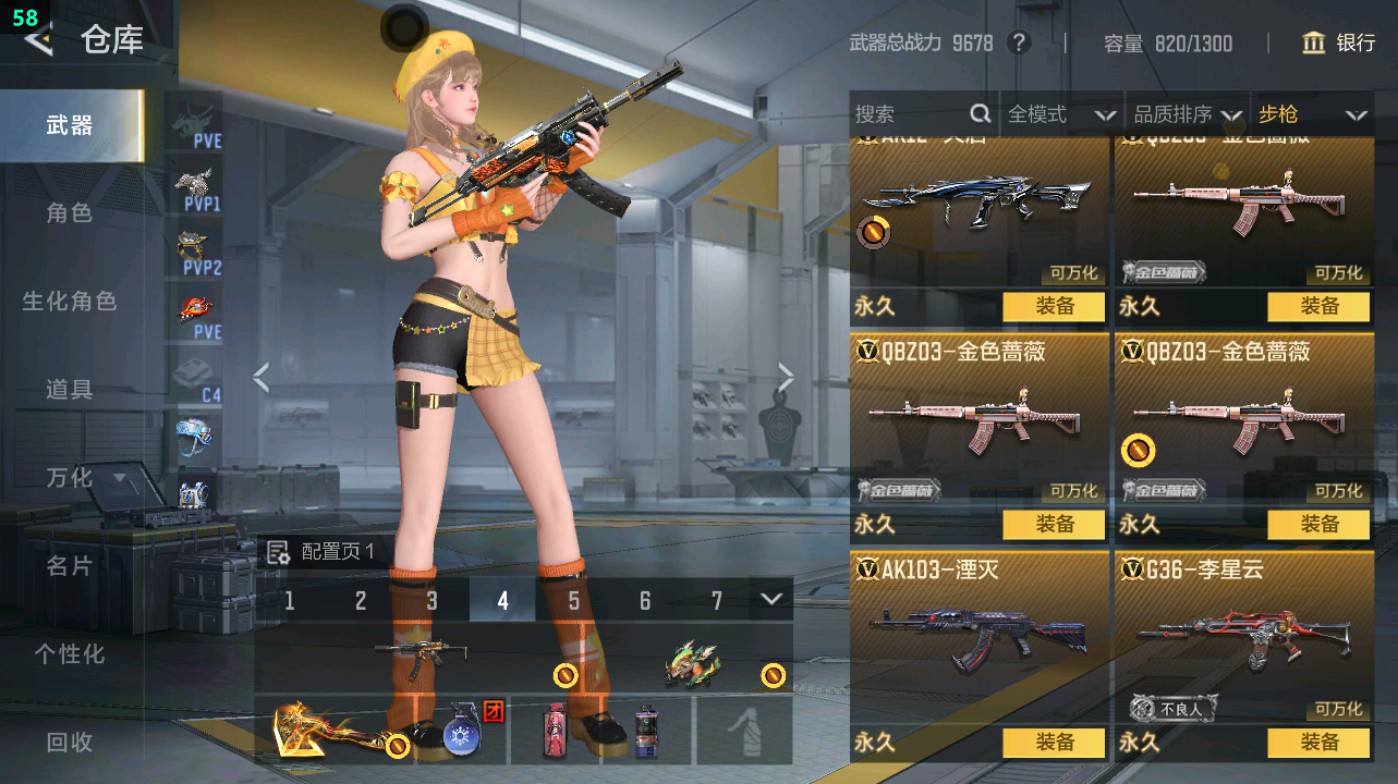Open the 品质排序 sorting dropdown

pos(1187,115)
